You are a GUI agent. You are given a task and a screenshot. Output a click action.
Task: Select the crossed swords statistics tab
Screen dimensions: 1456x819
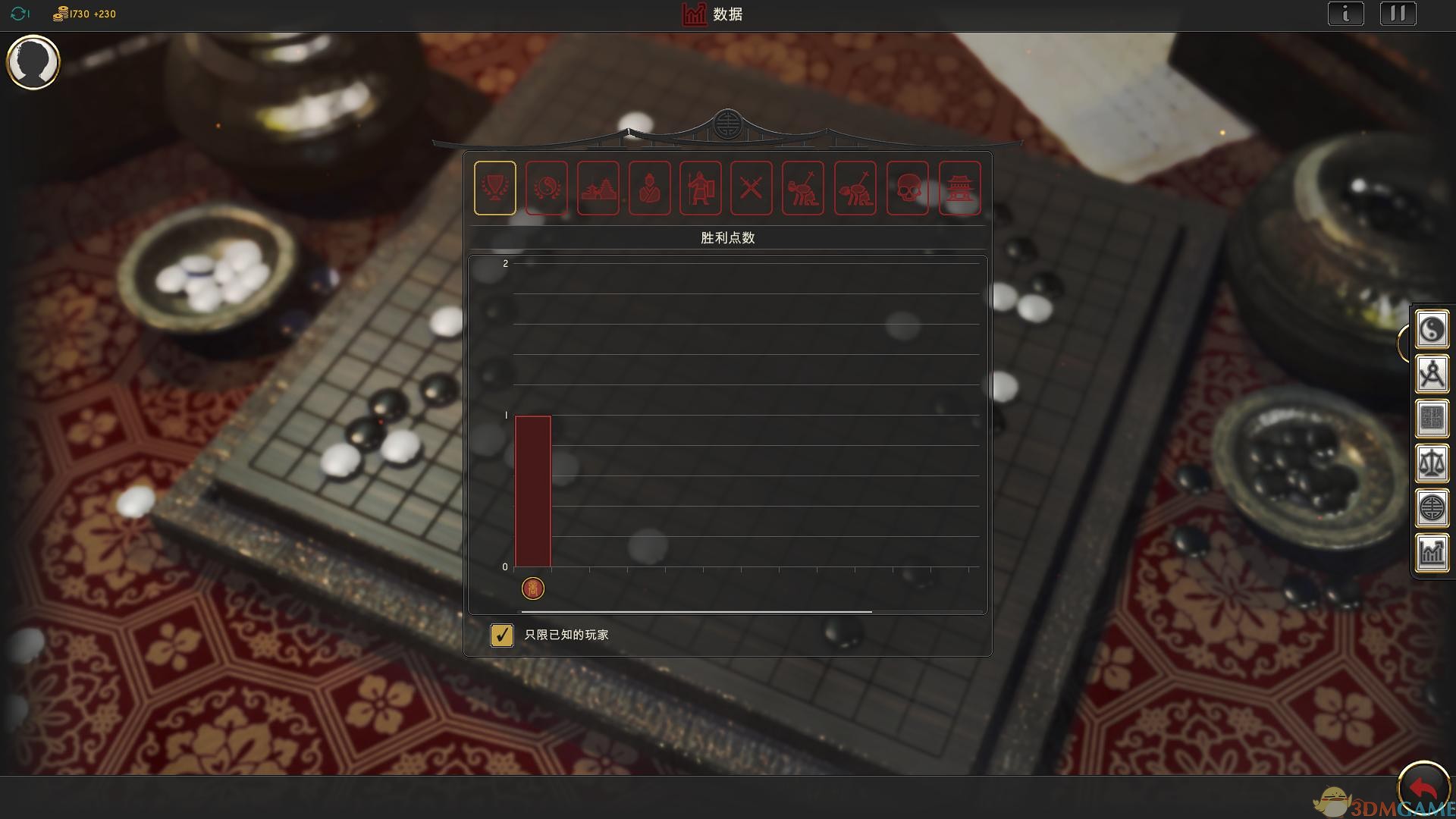[x=752, y=188]
